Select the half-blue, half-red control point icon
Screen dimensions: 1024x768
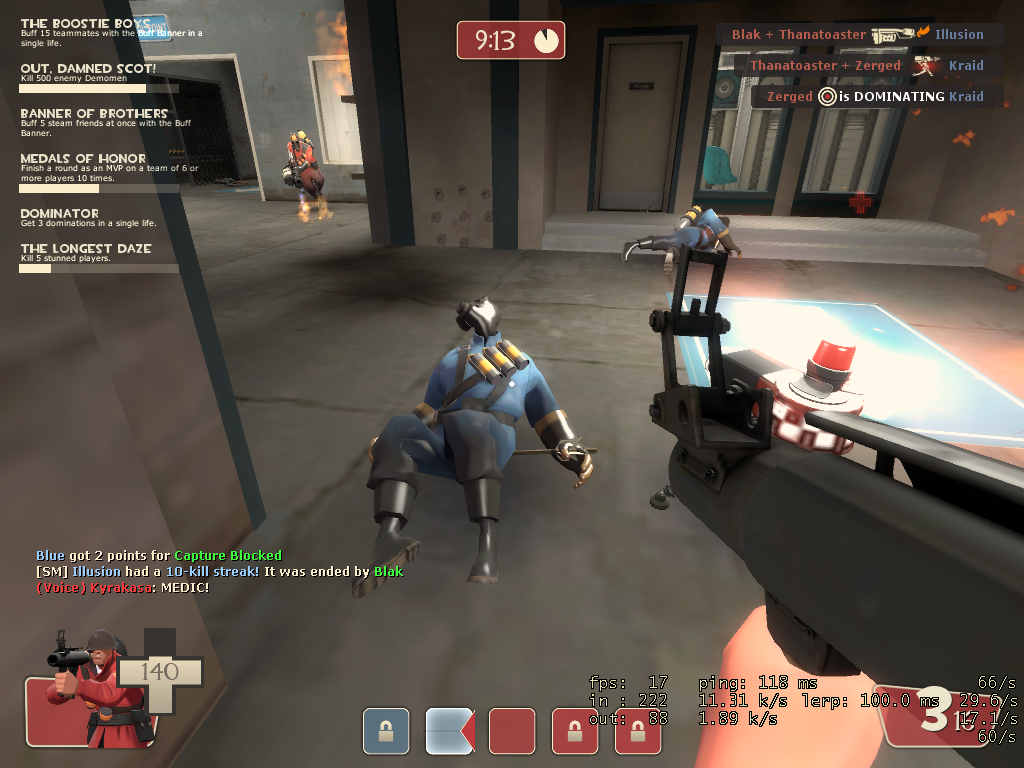tap(449, 731)
